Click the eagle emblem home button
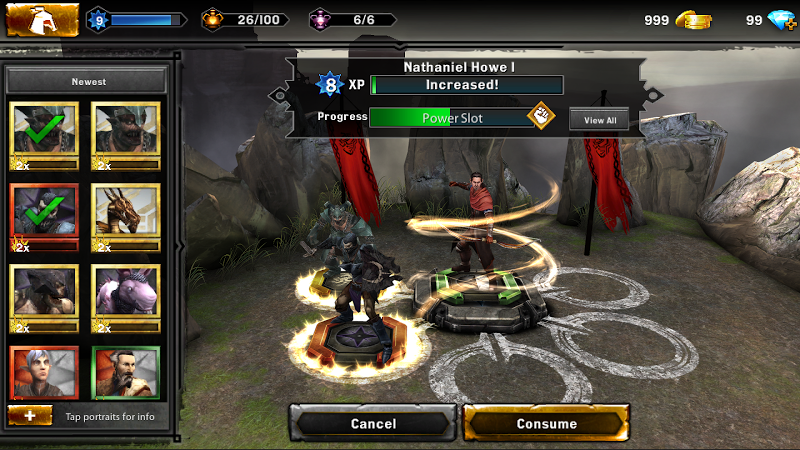The height and width of the screenshot is (450, 800). pyautogui.click(x=42, y=19)
